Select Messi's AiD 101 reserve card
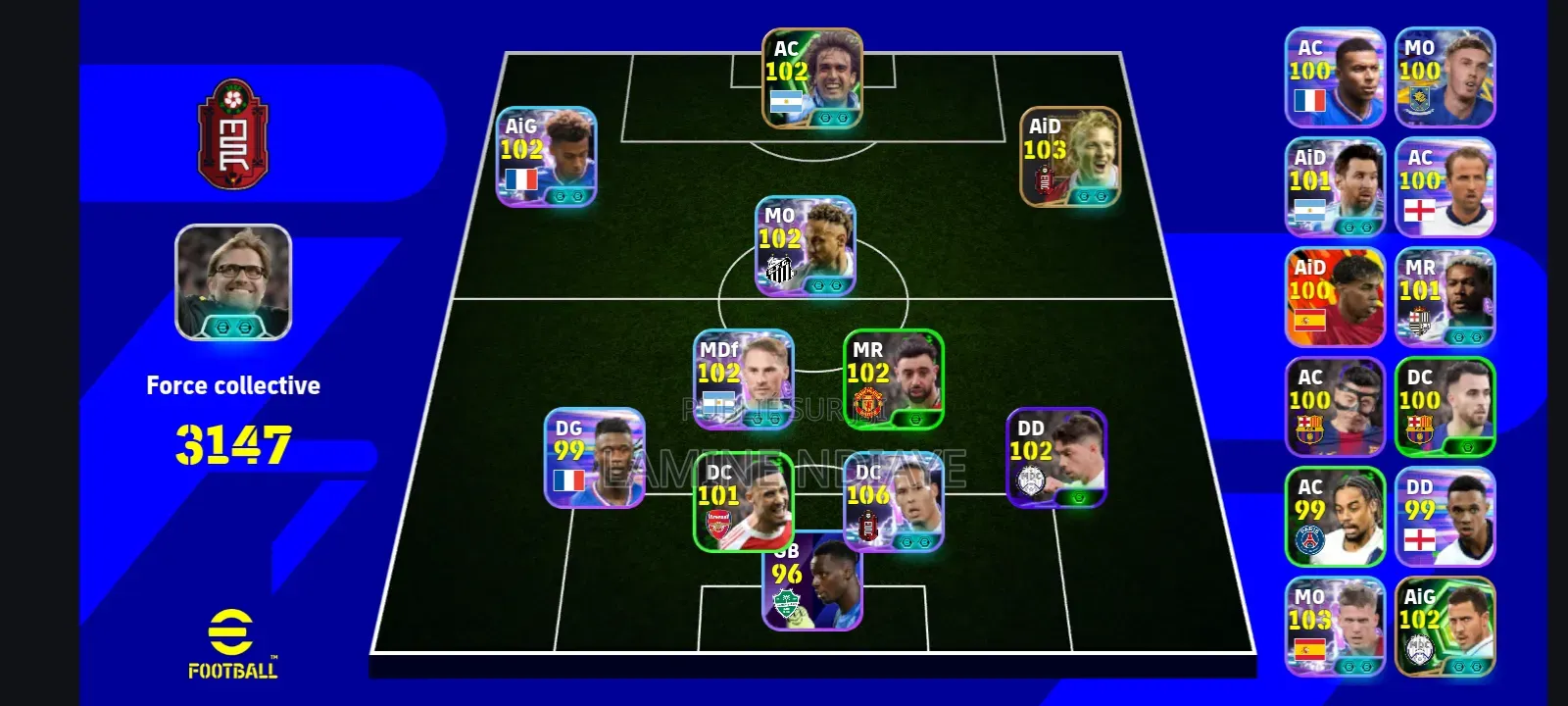Viewport: 1568px width, 706px height. pos(1335,186)
